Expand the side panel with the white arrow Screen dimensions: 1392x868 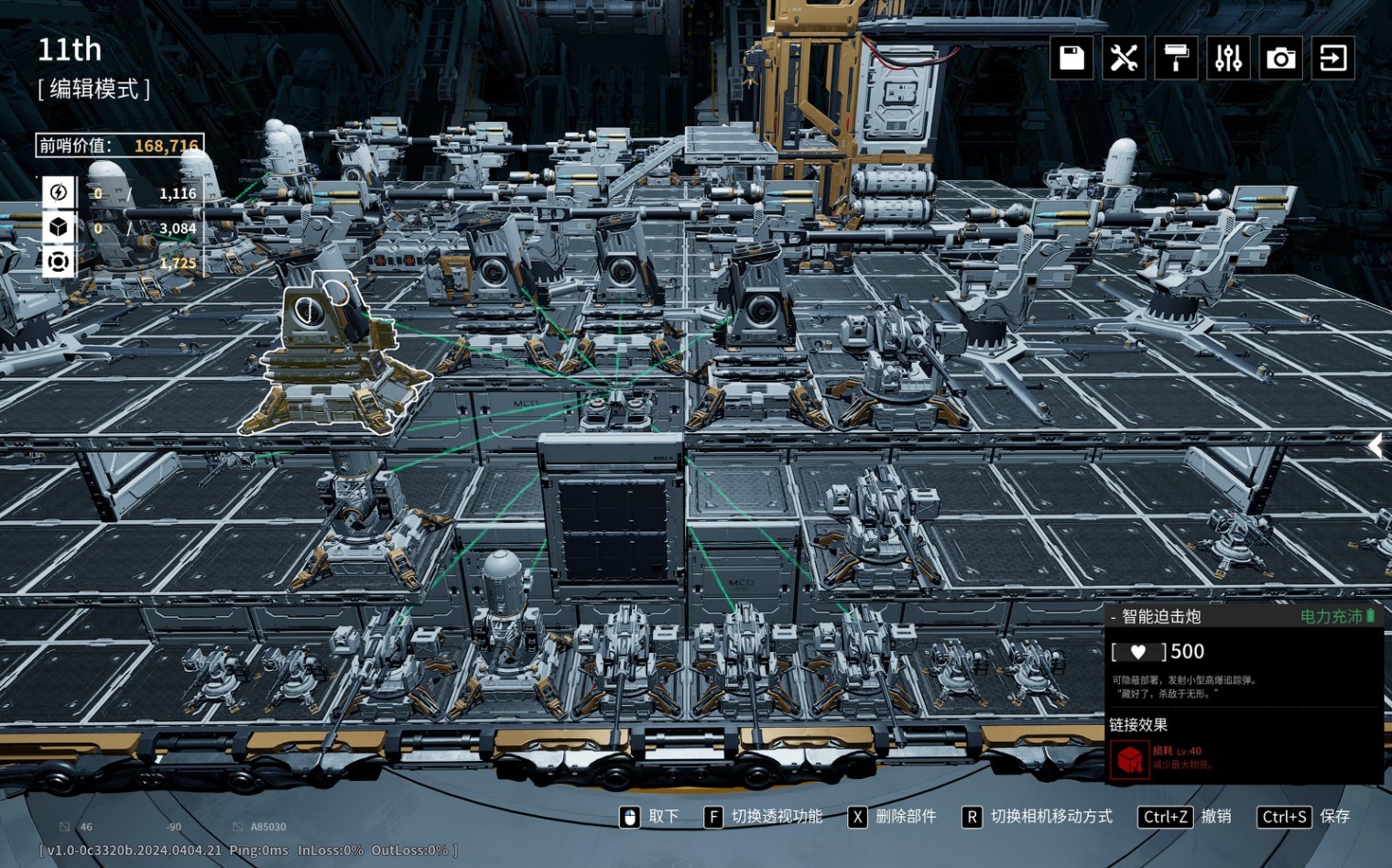coord(1376,446)
